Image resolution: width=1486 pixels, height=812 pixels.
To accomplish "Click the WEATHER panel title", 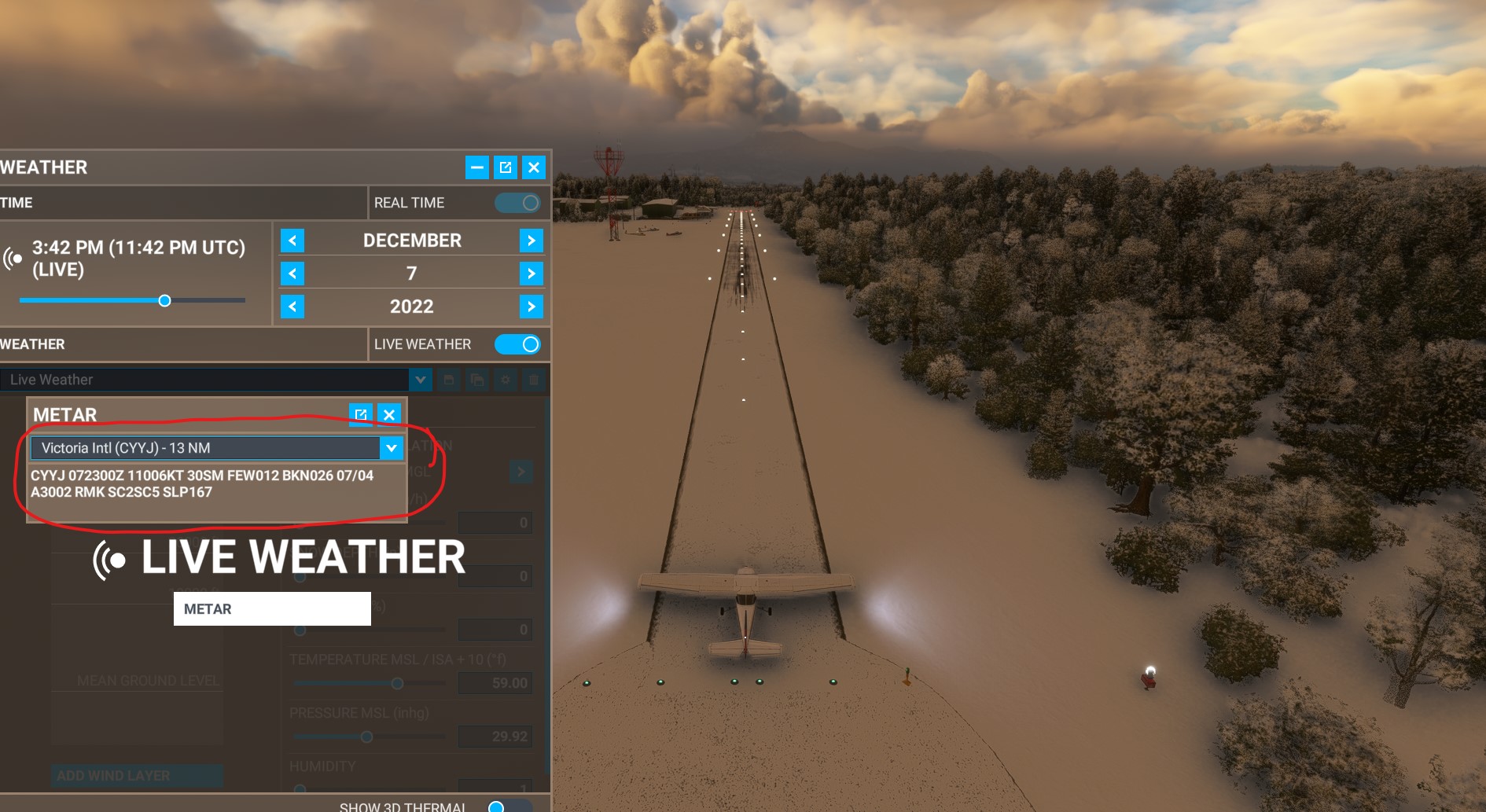I will (43, 167).
